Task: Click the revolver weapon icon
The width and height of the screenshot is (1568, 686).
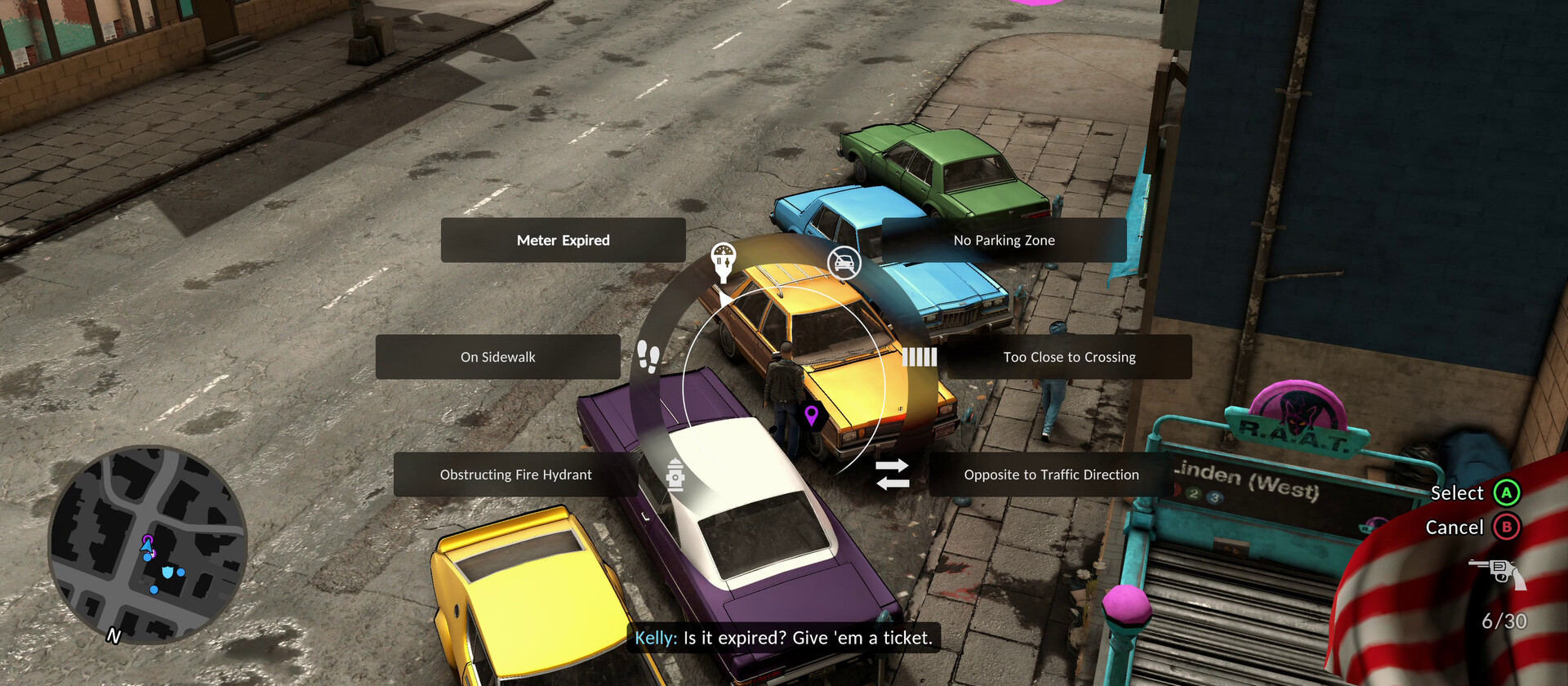Action: tap(1498, 572)
